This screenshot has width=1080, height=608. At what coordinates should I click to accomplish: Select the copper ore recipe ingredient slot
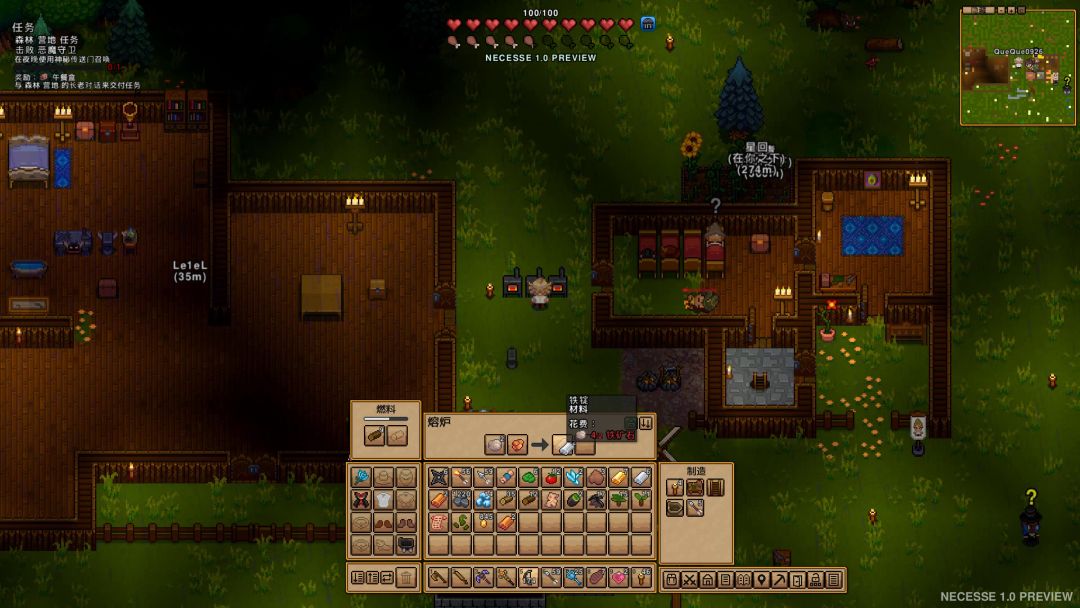pyautogui.click(x=517, y=445)
